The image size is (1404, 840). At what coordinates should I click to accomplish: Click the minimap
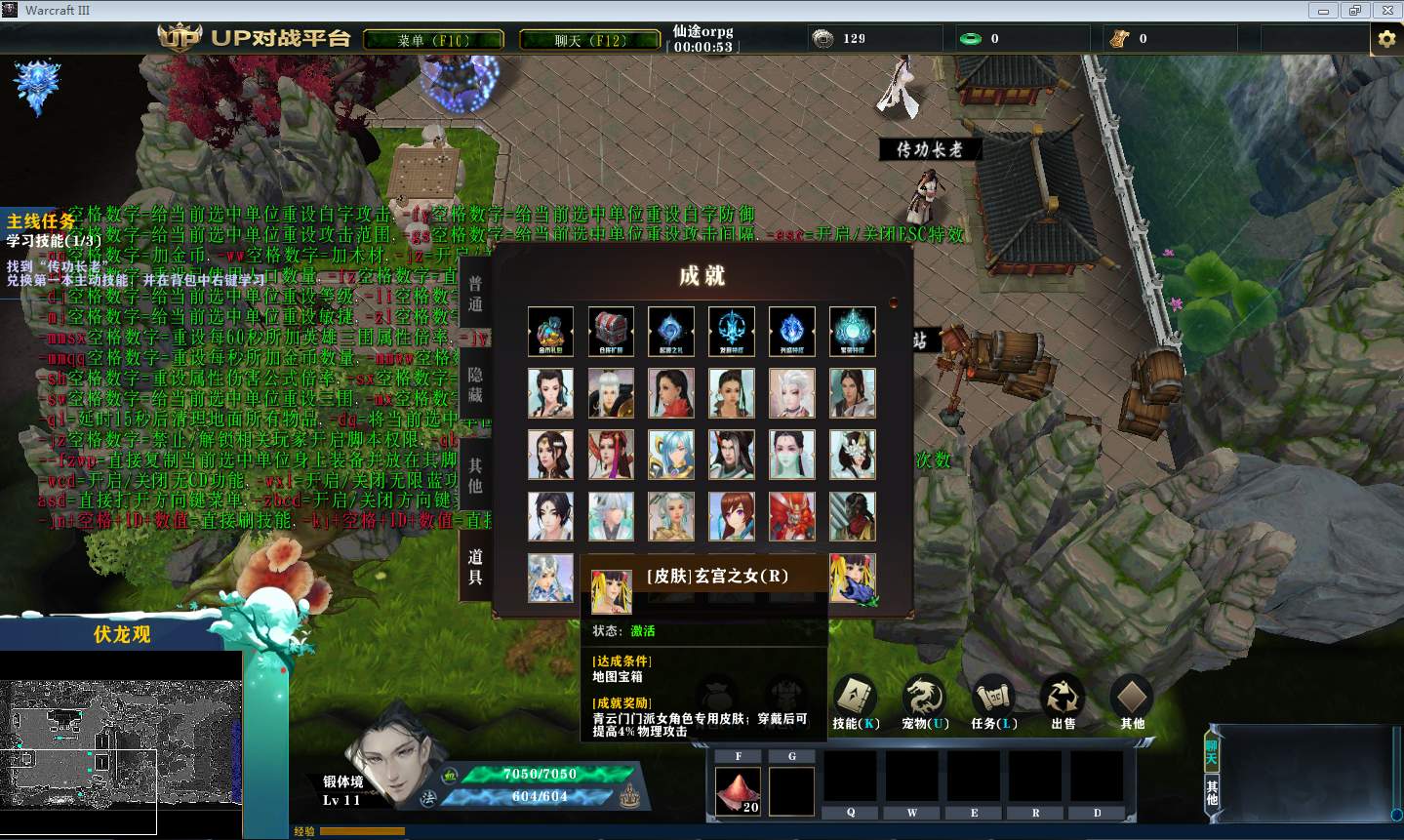(x=120, y=743)
